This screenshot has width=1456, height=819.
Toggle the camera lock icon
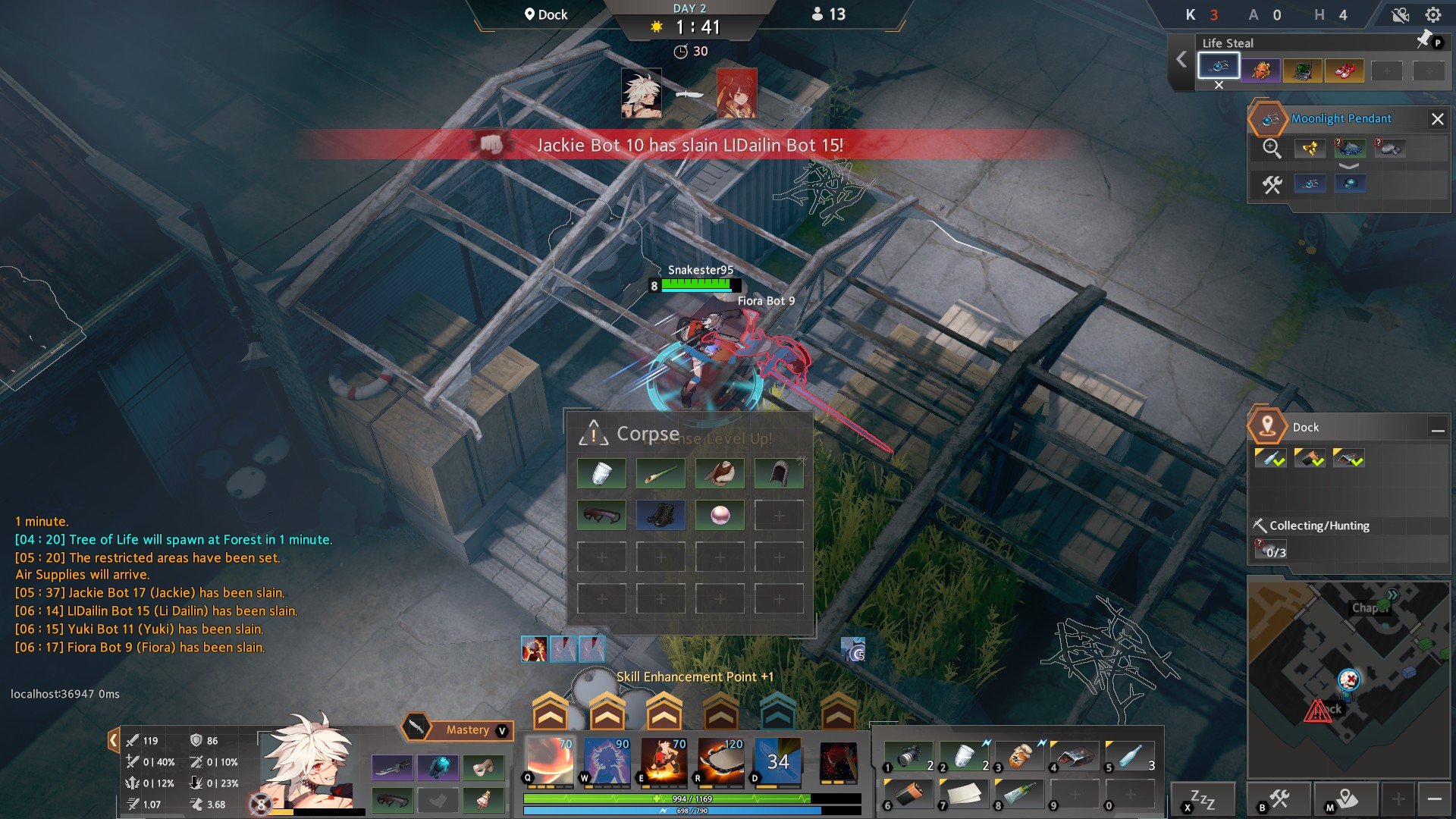(1400, 15)
